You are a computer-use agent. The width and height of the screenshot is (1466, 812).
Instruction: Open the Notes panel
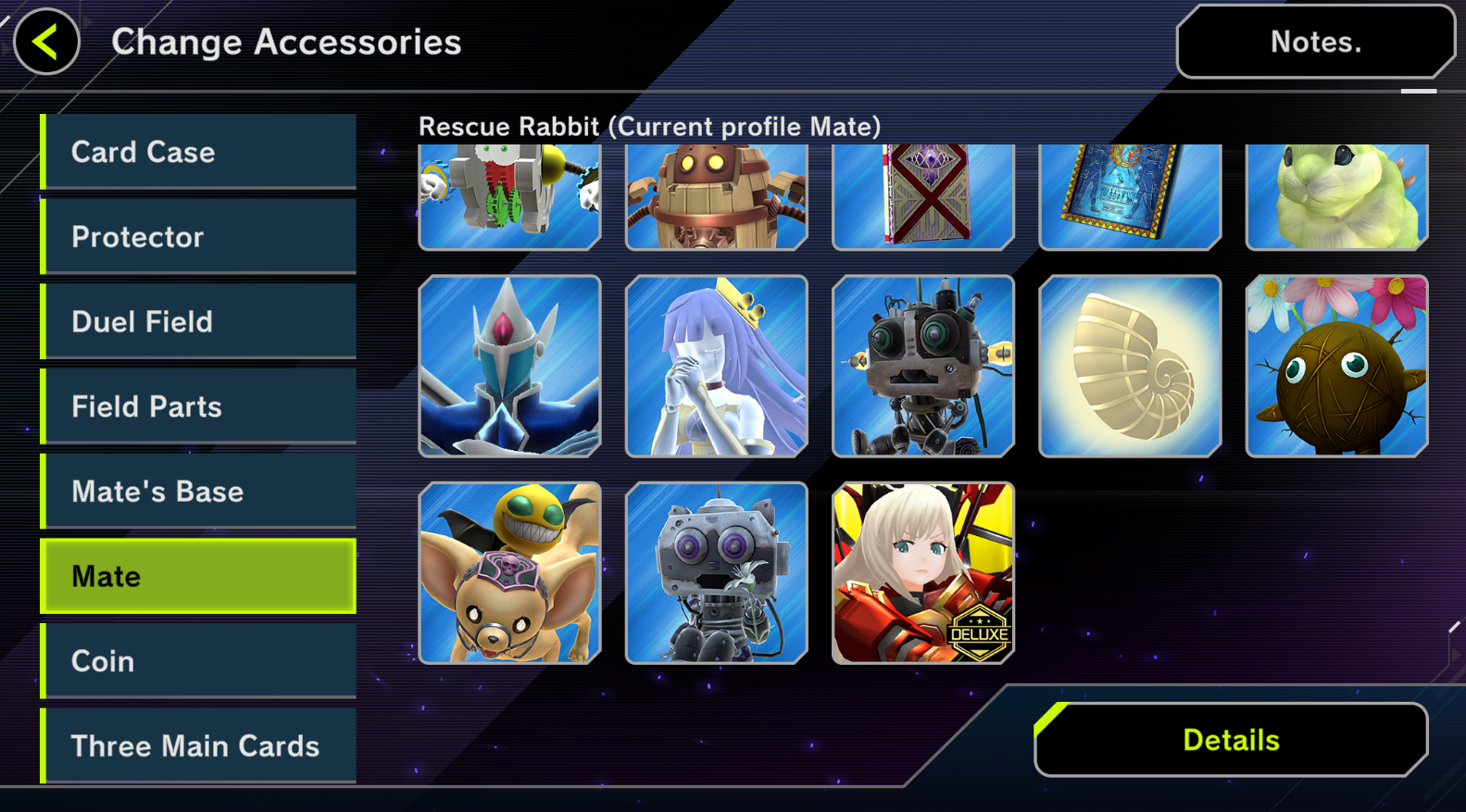point(1315,42)
